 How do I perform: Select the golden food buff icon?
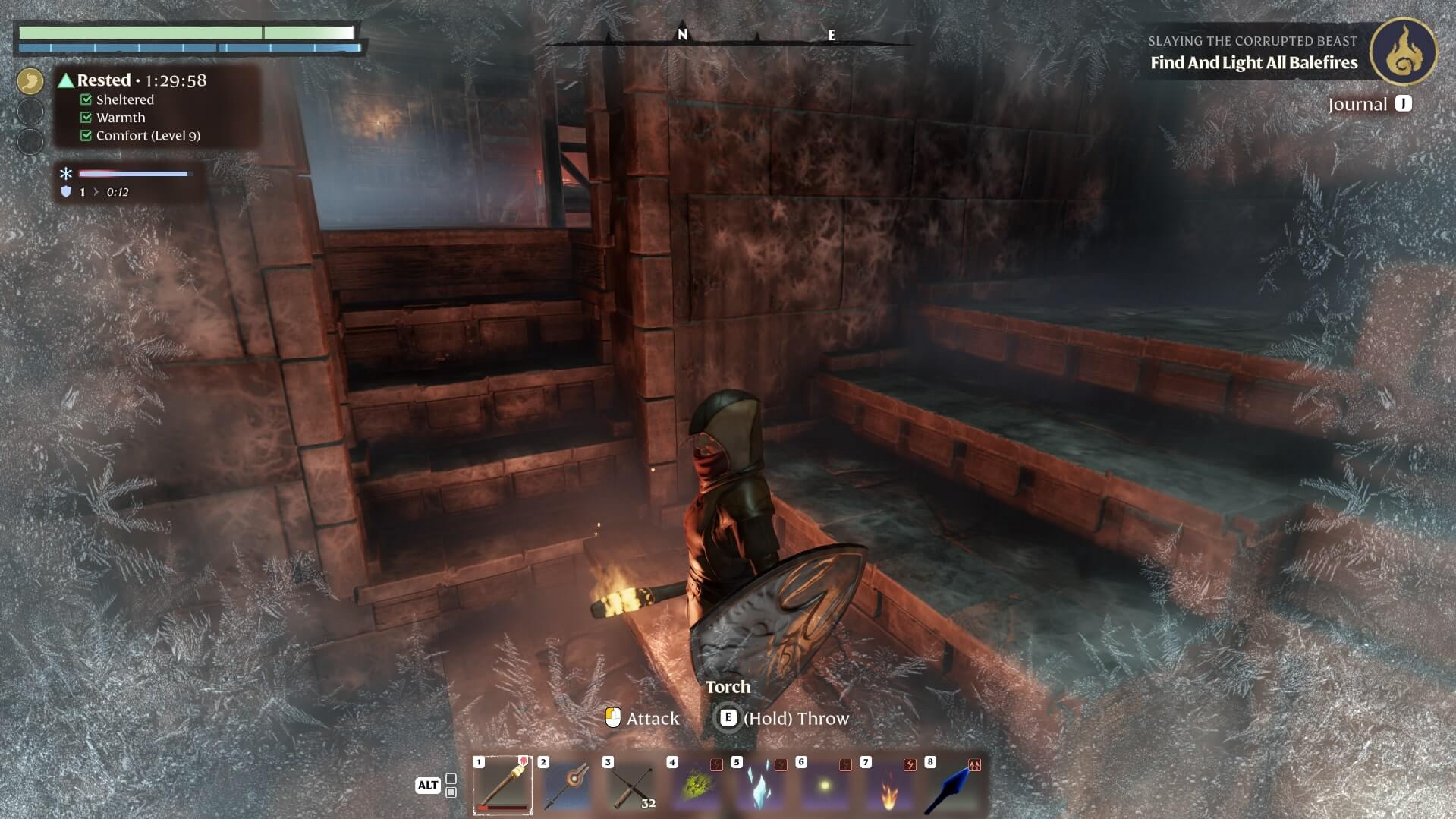tap(30, 80)
